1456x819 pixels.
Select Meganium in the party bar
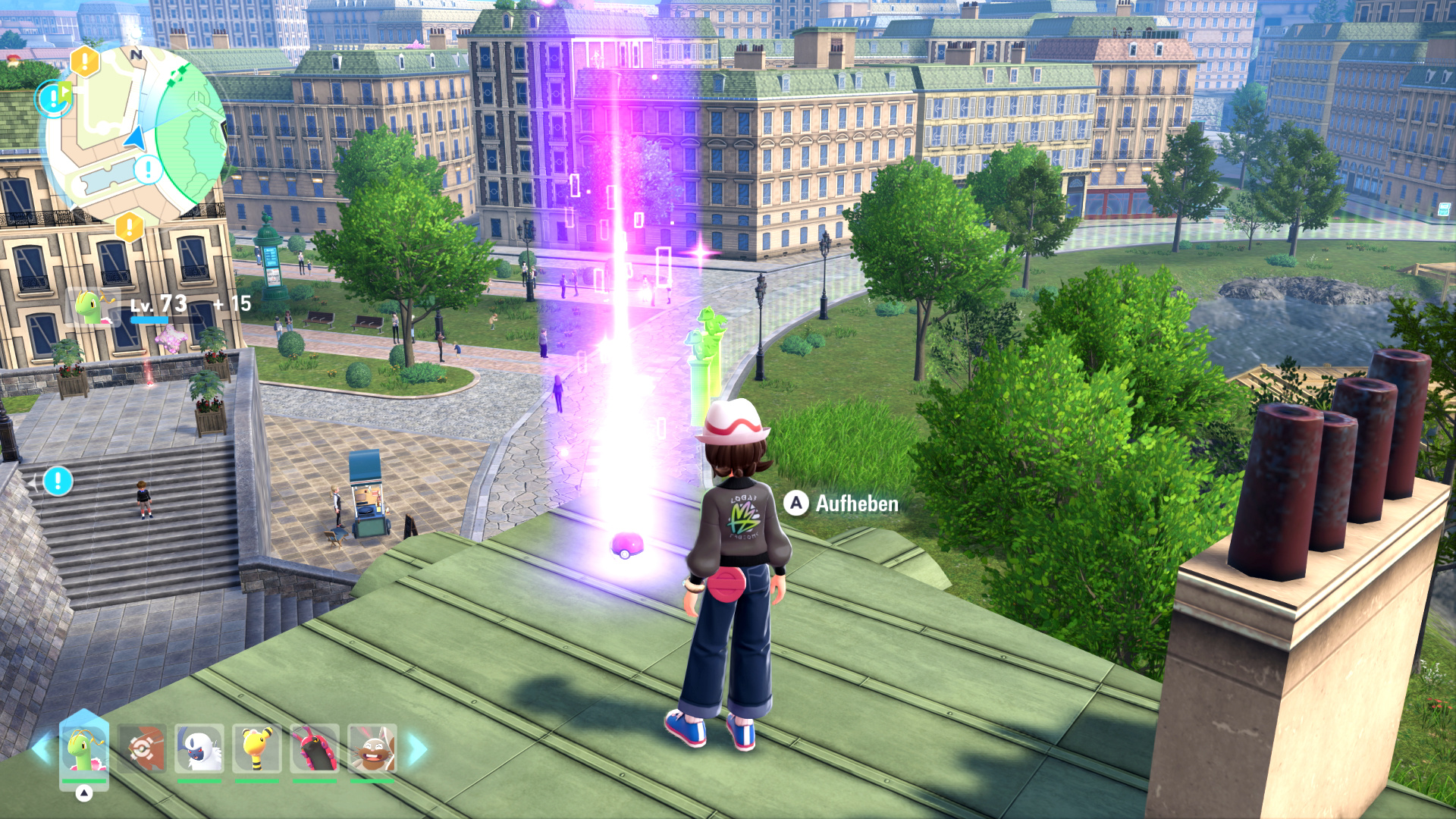[84, 749]
